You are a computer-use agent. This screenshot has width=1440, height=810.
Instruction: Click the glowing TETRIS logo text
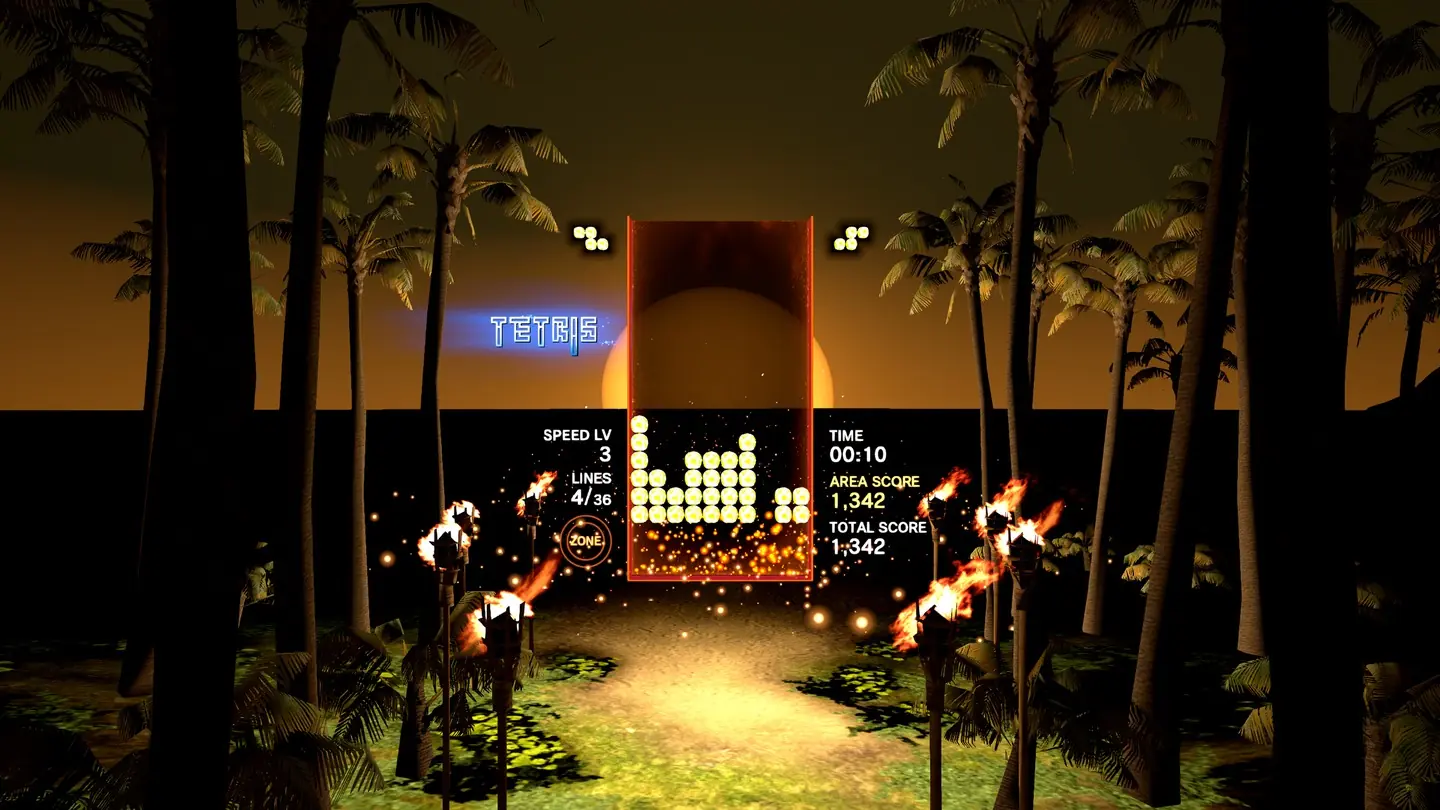coord(544,328)
